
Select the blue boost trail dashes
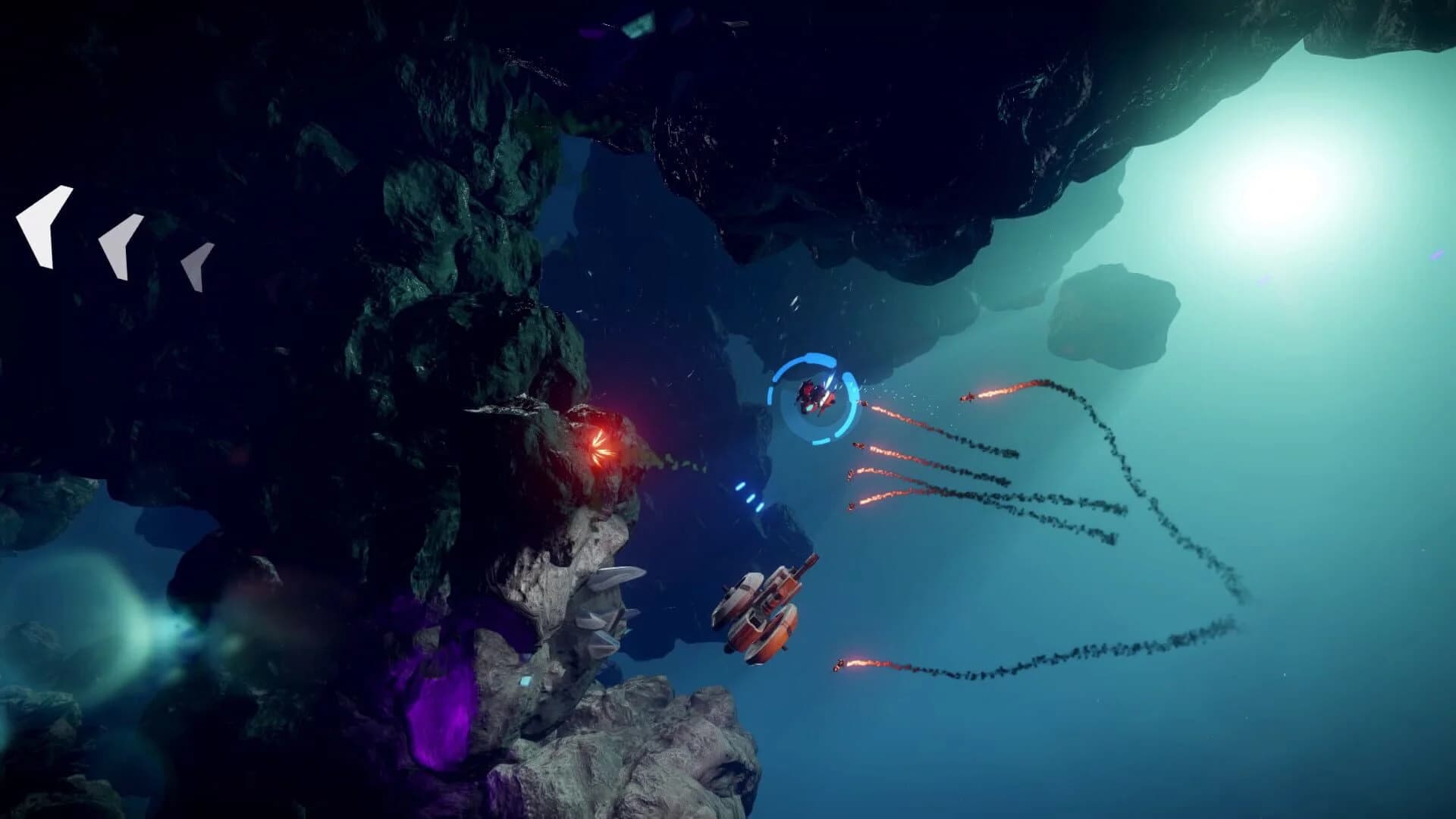(751, 497)
